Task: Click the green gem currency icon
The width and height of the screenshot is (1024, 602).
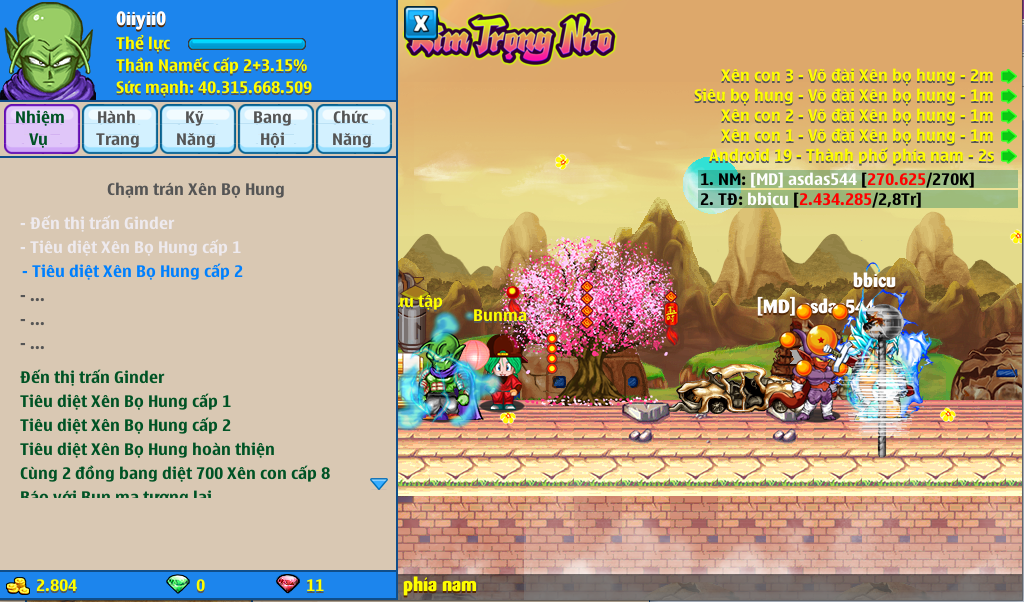Action: pyautogui.click(x=177, y=585)
